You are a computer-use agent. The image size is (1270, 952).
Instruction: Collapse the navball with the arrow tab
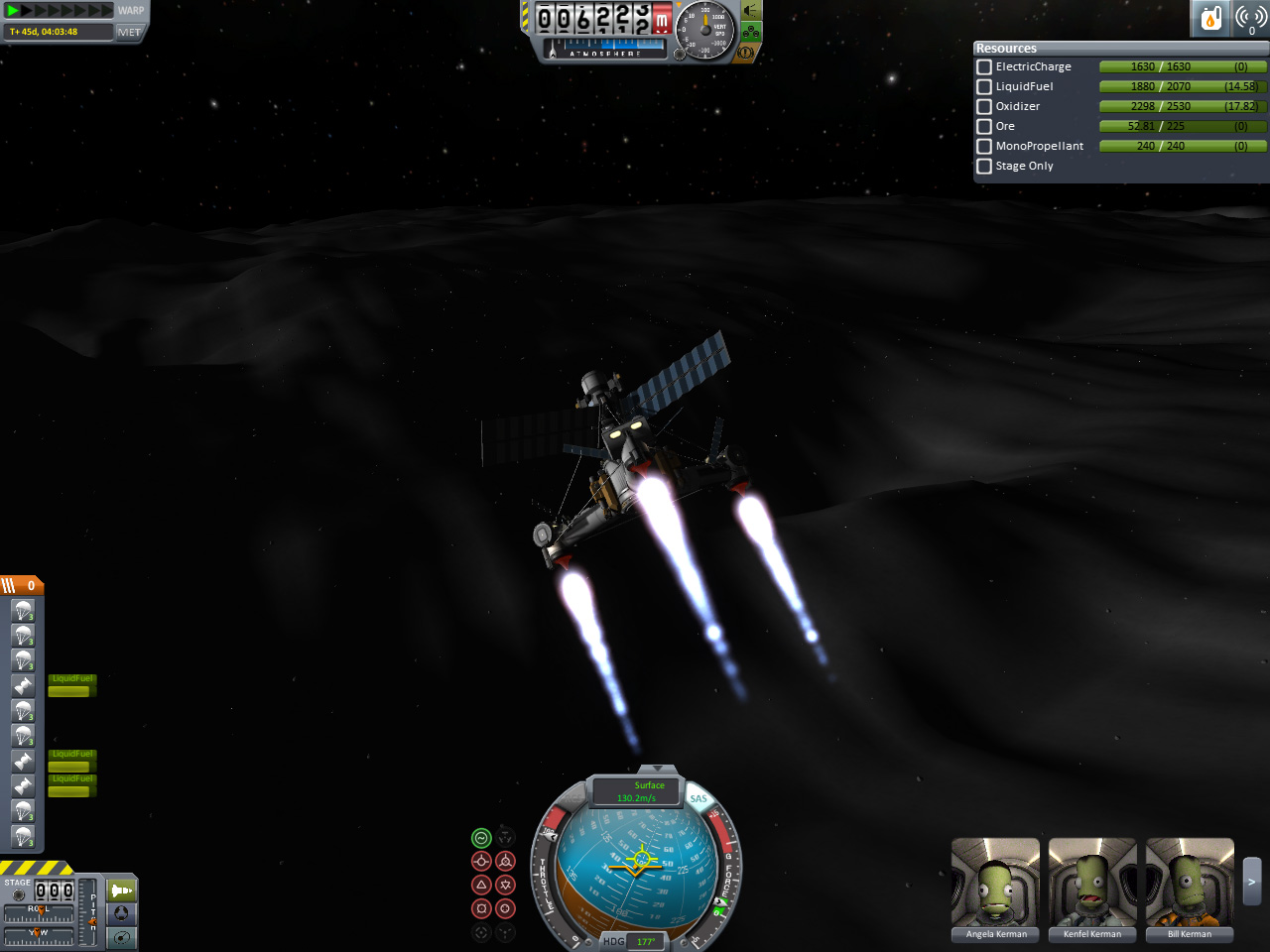click(657, 769)
